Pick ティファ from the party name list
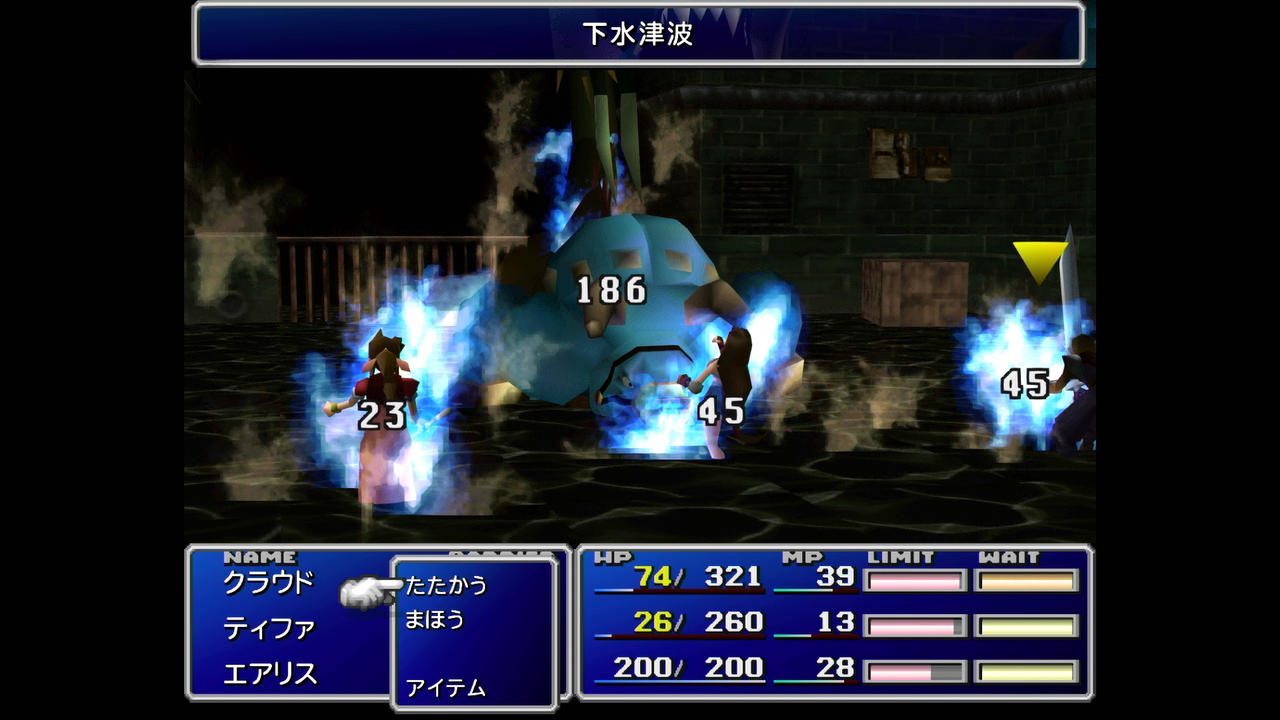 coord(268,628)
